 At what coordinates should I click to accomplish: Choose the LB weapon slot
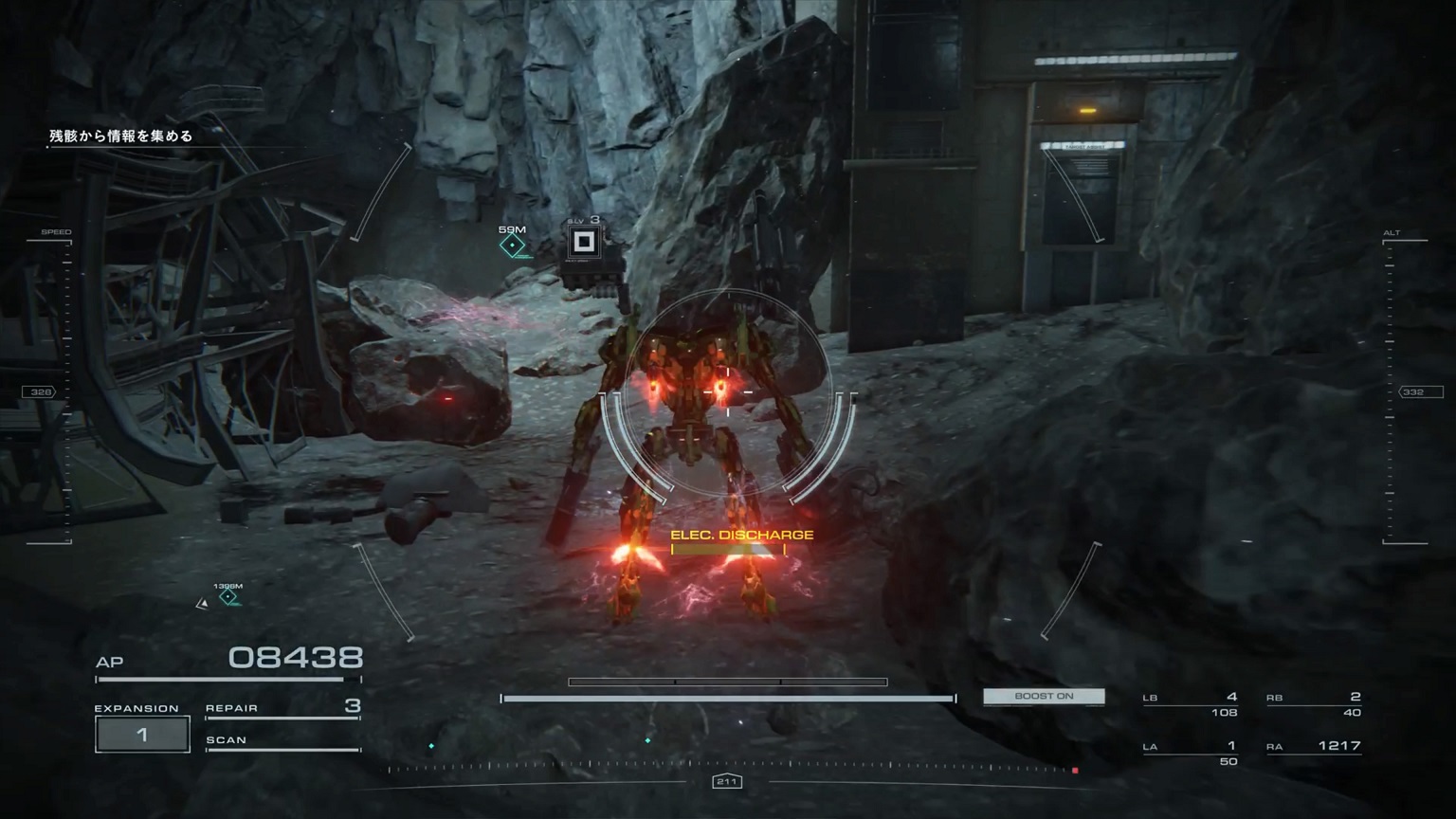[x=1191, y=704]
